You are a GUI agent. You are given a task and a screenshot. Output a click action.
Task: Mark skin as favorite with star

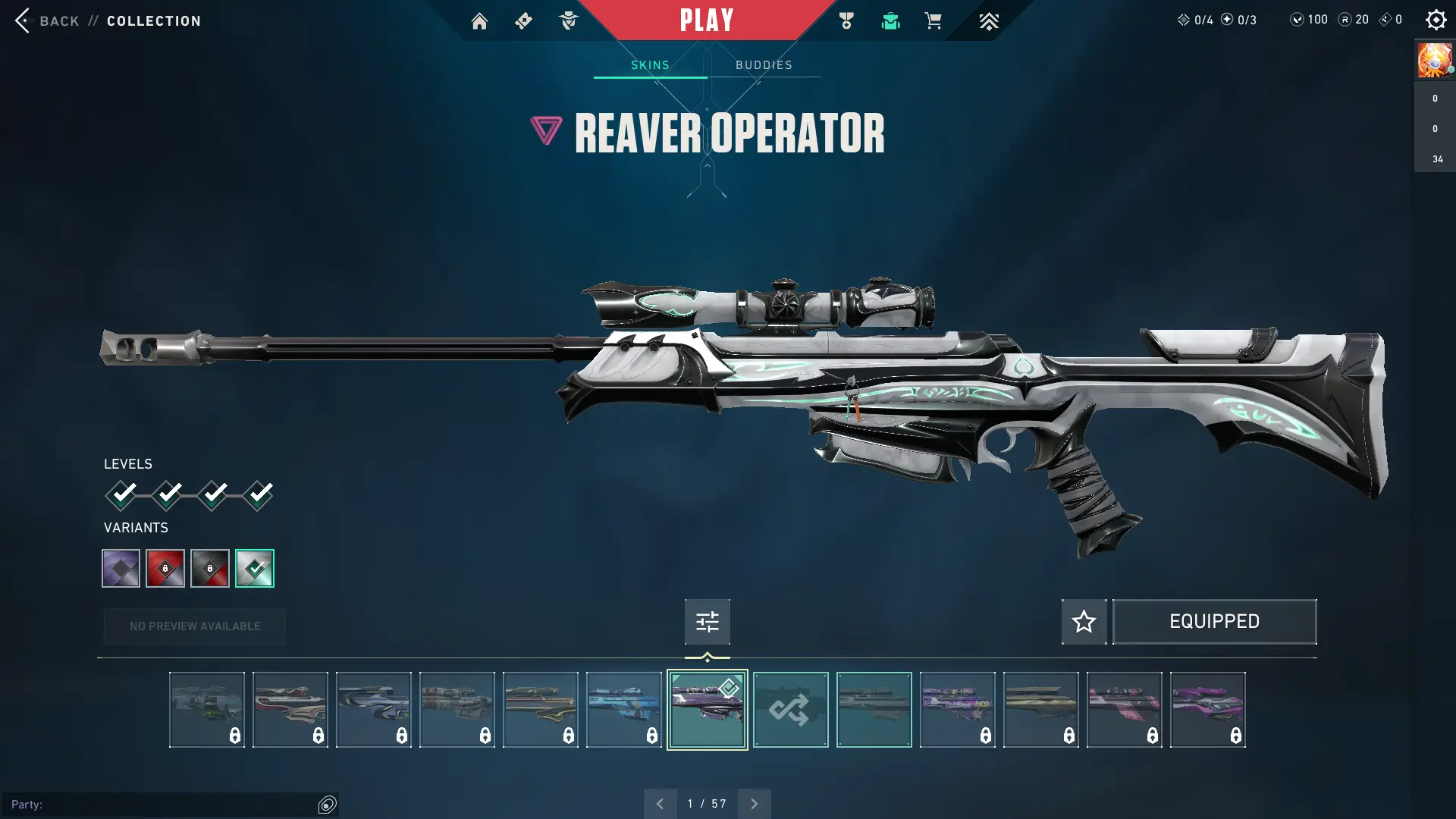pos(1084,622)
